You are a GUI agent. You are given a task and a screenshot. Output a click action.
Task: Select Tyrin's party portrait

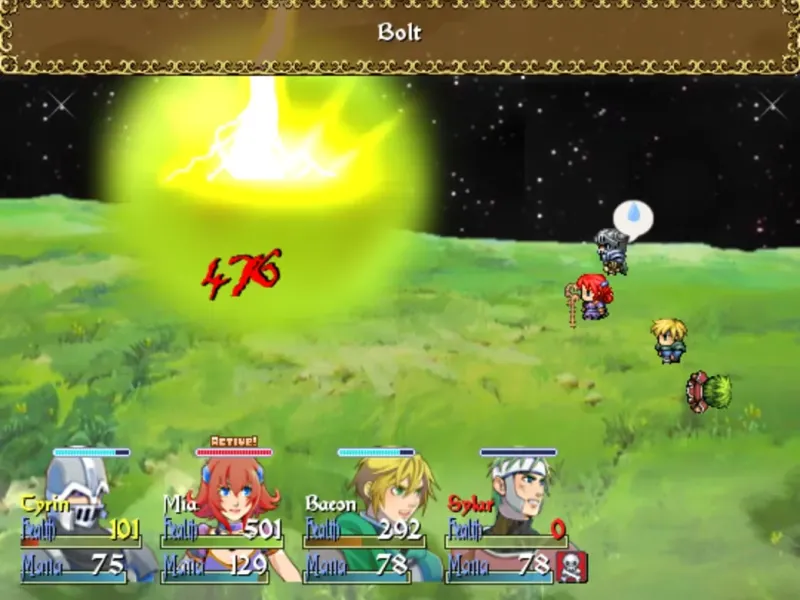click(80, 495)
